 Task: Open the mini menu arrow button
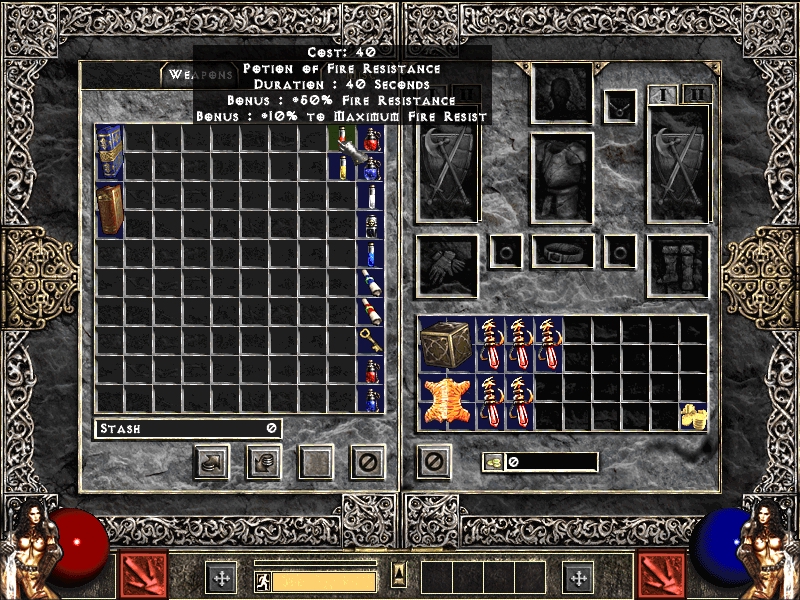(x=399, y=574)
